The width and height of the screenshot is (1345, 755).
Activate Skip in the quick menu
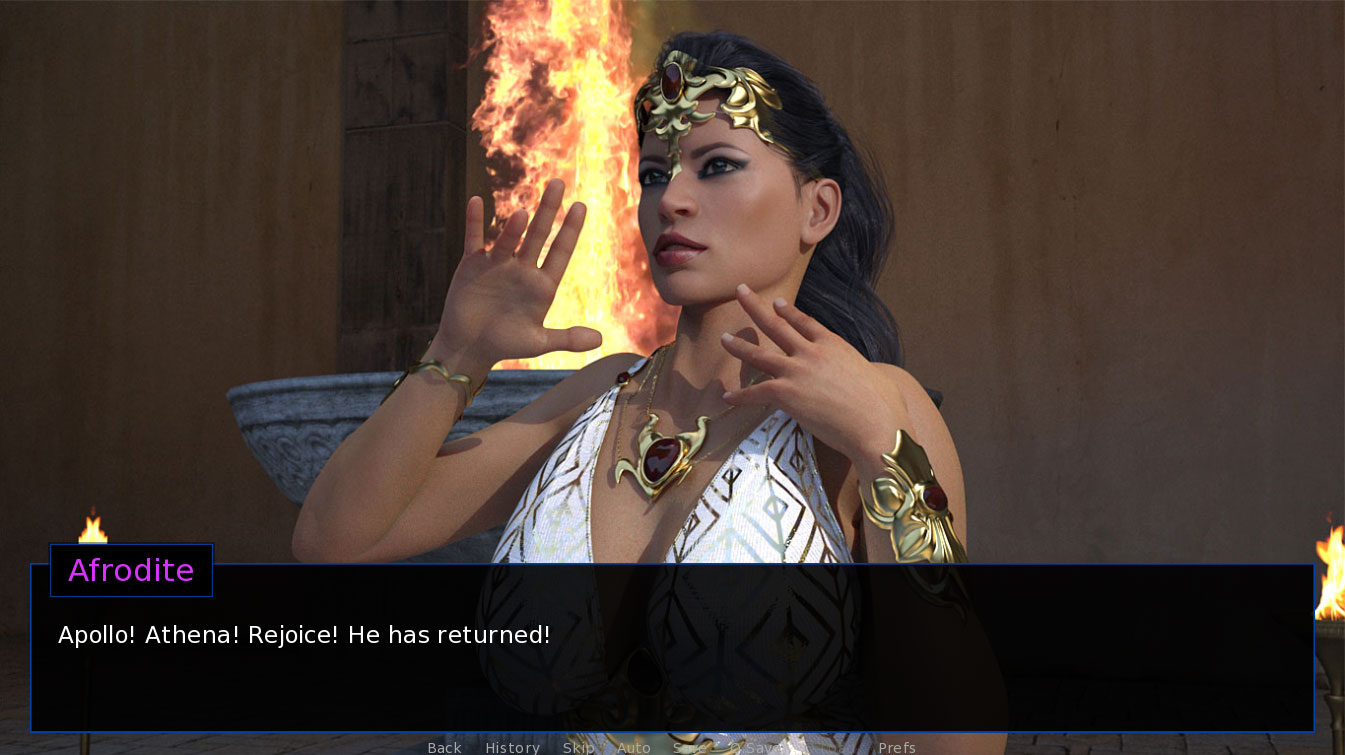click(578, 747)
